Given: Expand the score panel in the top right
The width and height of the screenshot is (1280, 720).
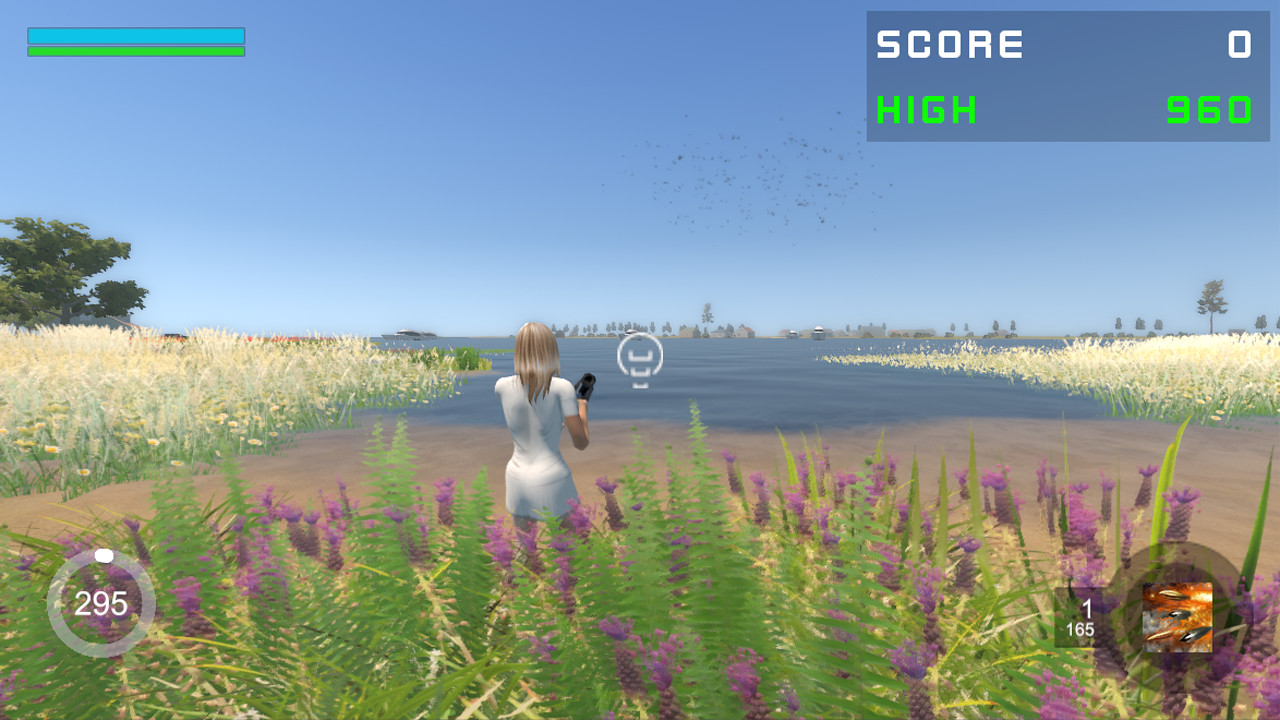Looking at the screenshot, I should tap(1063, 75).
